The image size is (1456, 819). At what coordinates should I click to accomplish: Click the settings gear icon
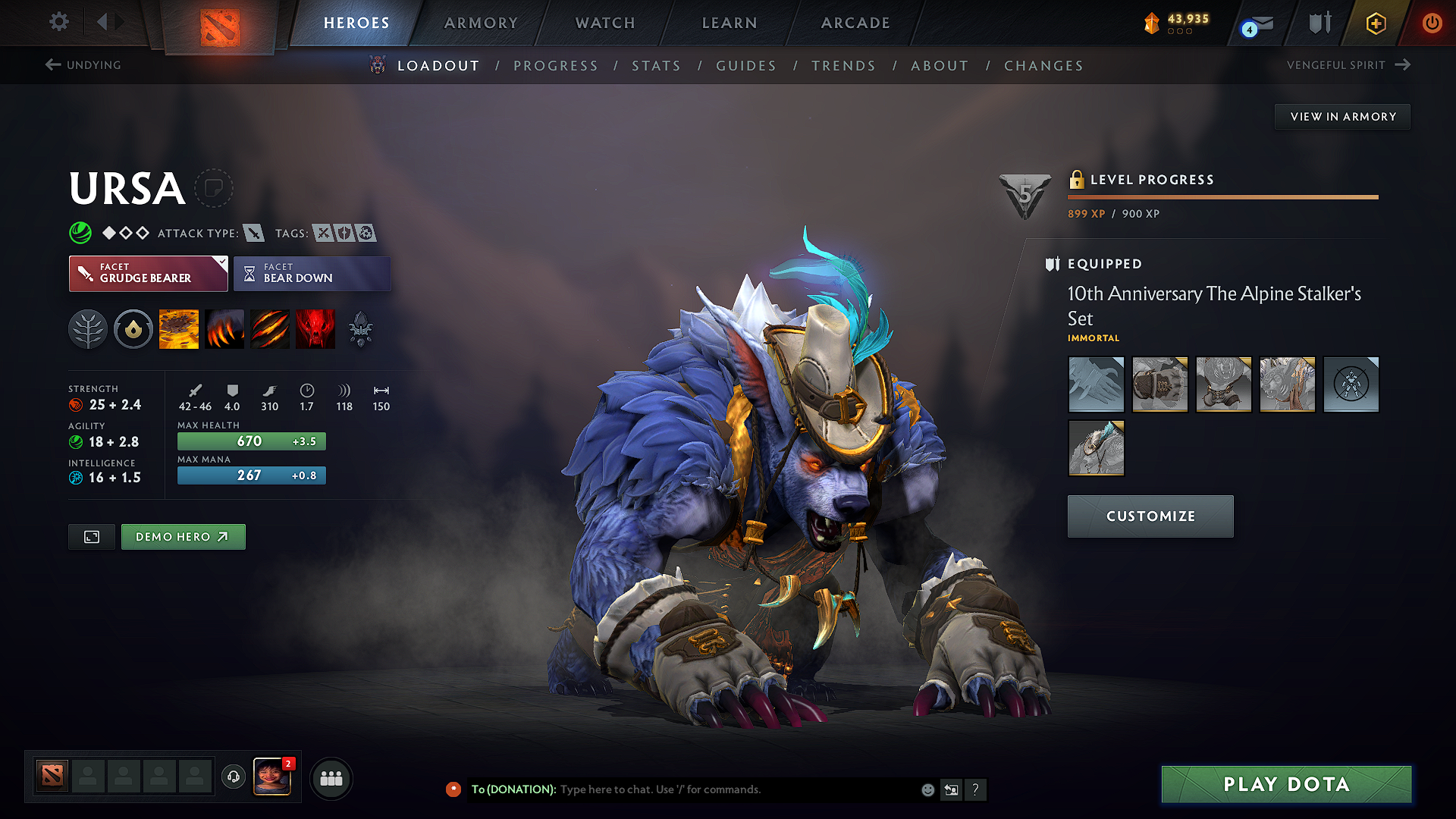tap(58, 22)
